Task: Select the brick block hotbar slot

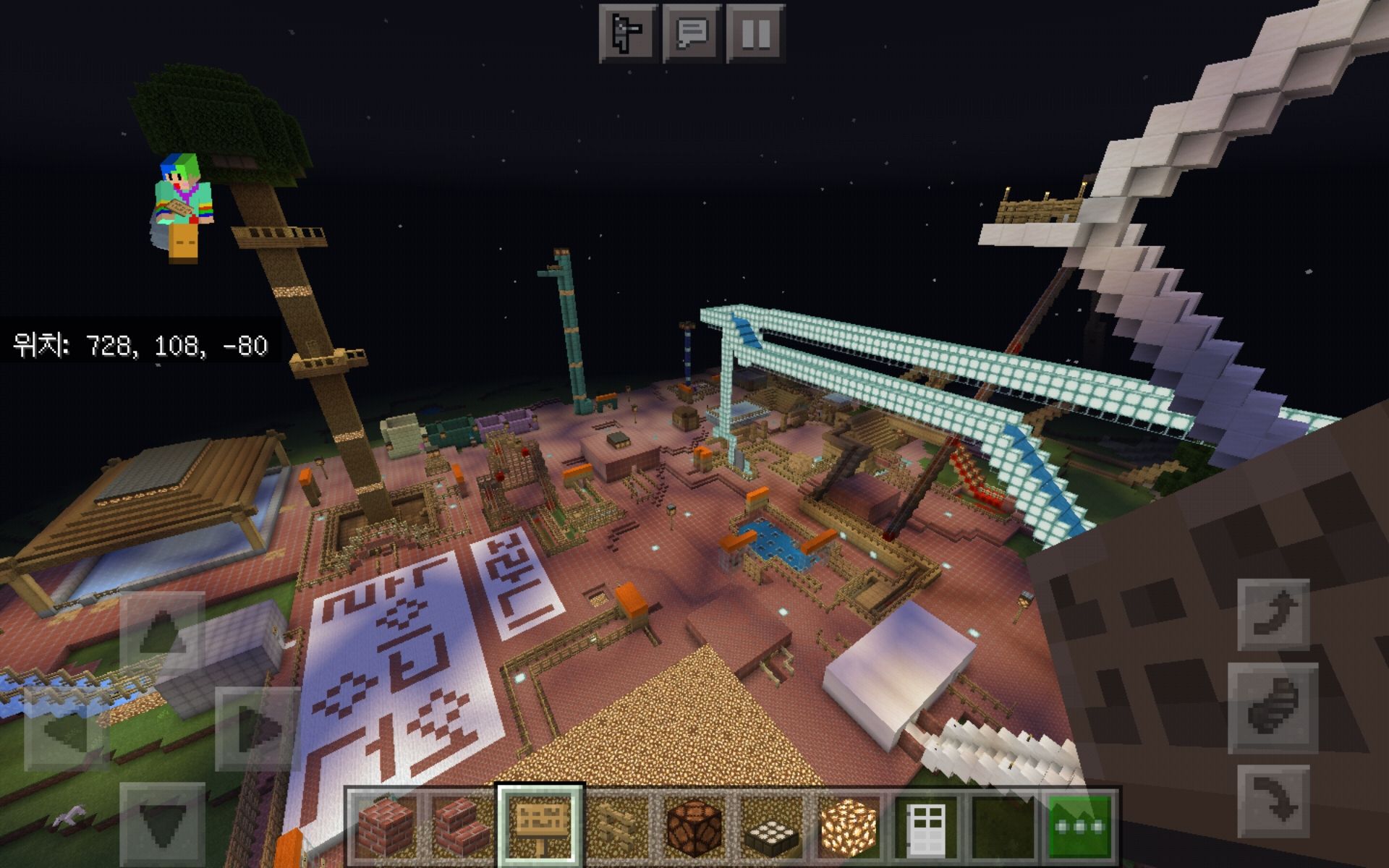Action: [385, 826]
